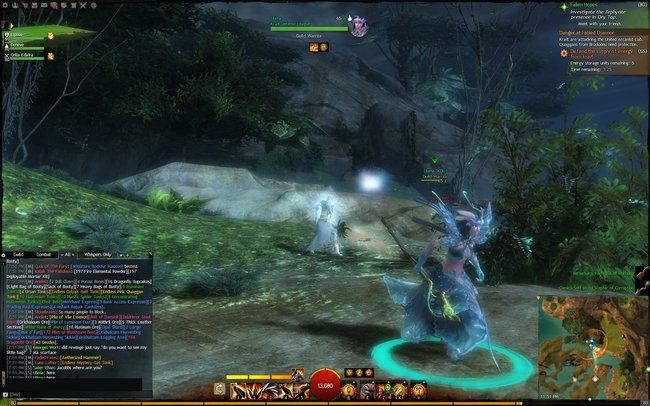This screenshot has height=406, width=650.
Task: Switch to the Guild chat tab
Action: pyautogui.click(x=19, y=254)
